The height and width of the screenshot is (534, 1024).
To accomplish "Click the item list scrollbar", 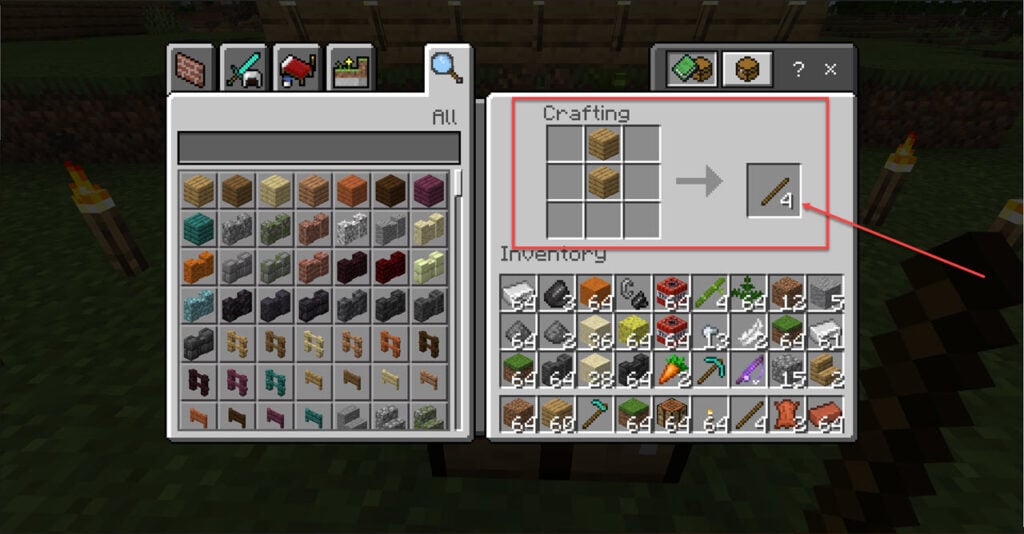I will point(458,184).
